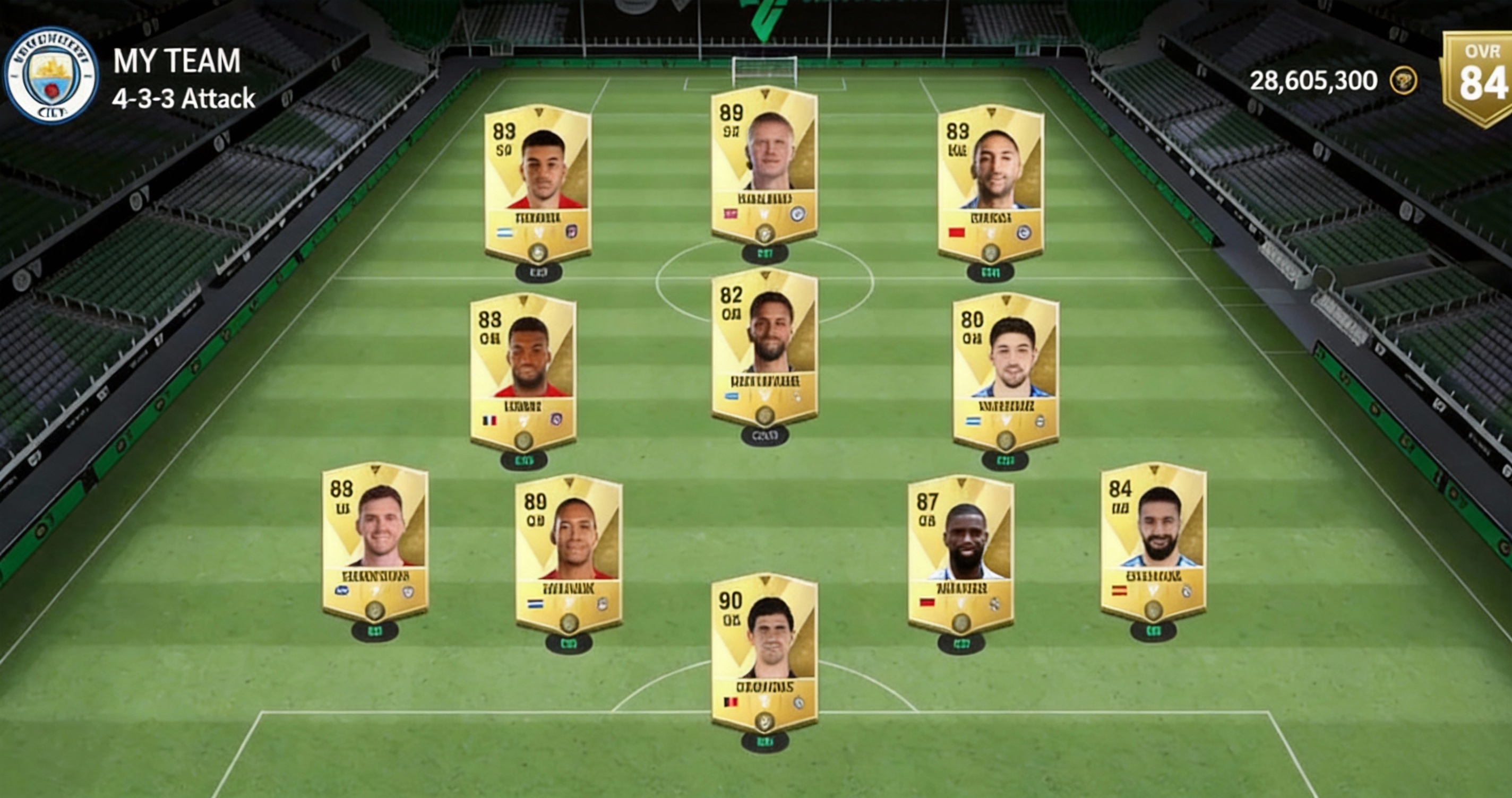The width and height of the screenshot is (1512, 798).
Task: Select the left winger card in red kit
Action: click(537, 183)
